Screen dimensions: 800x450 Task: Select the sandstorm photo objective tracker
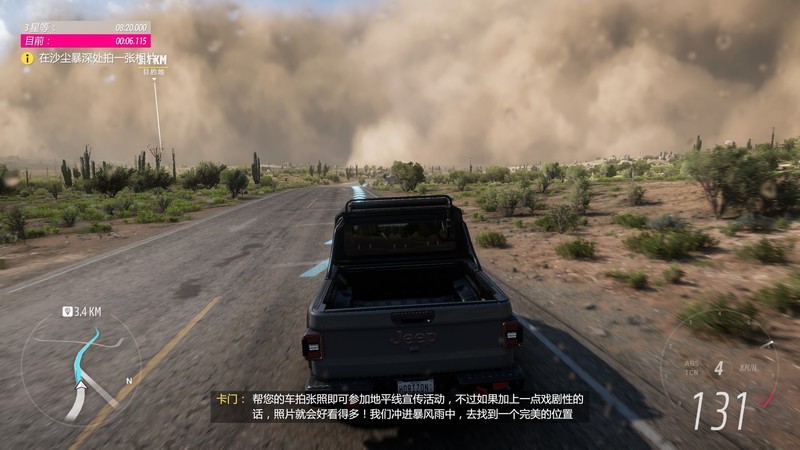[88, 59]
